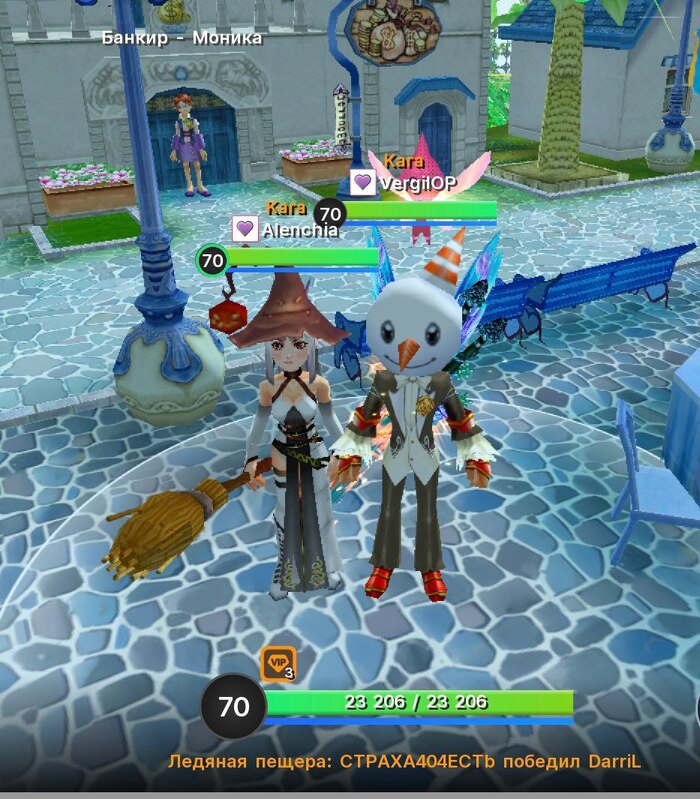700x799 pixels.
Task: Select the Alenchia player nameplate
Action: [300, 230]
